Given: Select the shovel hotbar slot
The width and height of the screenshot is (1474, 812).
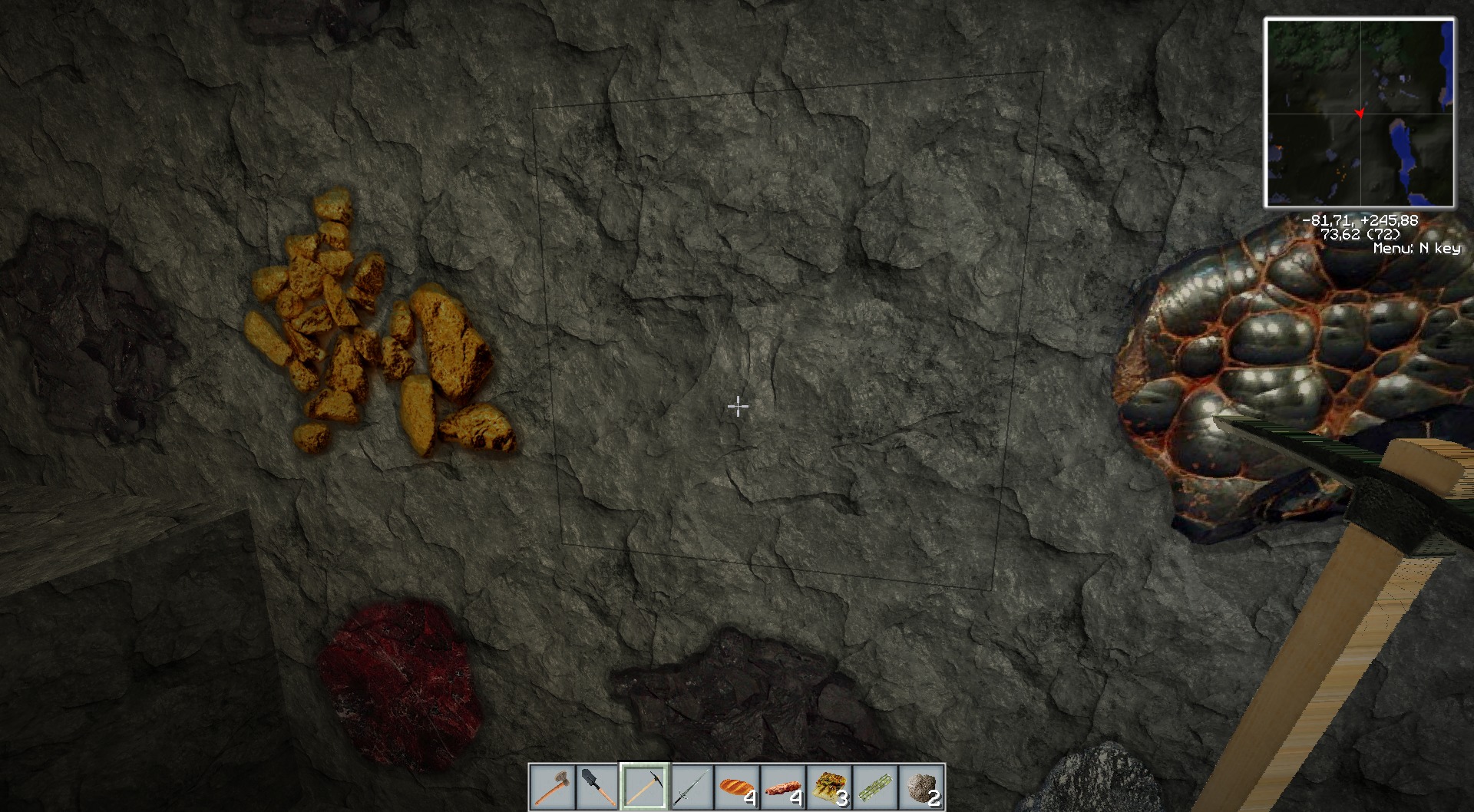Looking at the screenshot, I should click(x=598, y=787).
